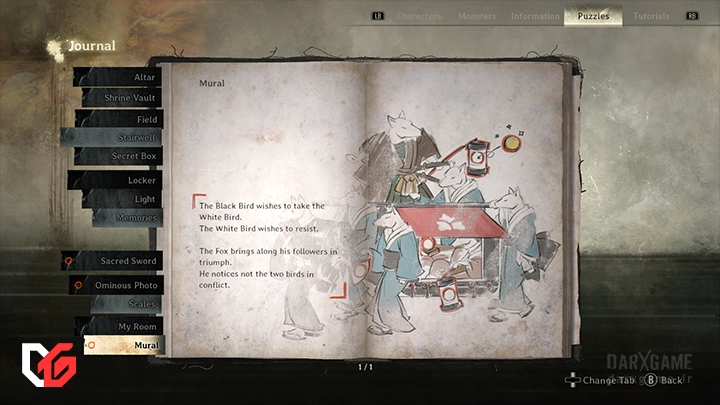Open the My Room entry
Viewport: 720px width, 405px height.
[125, 327]
